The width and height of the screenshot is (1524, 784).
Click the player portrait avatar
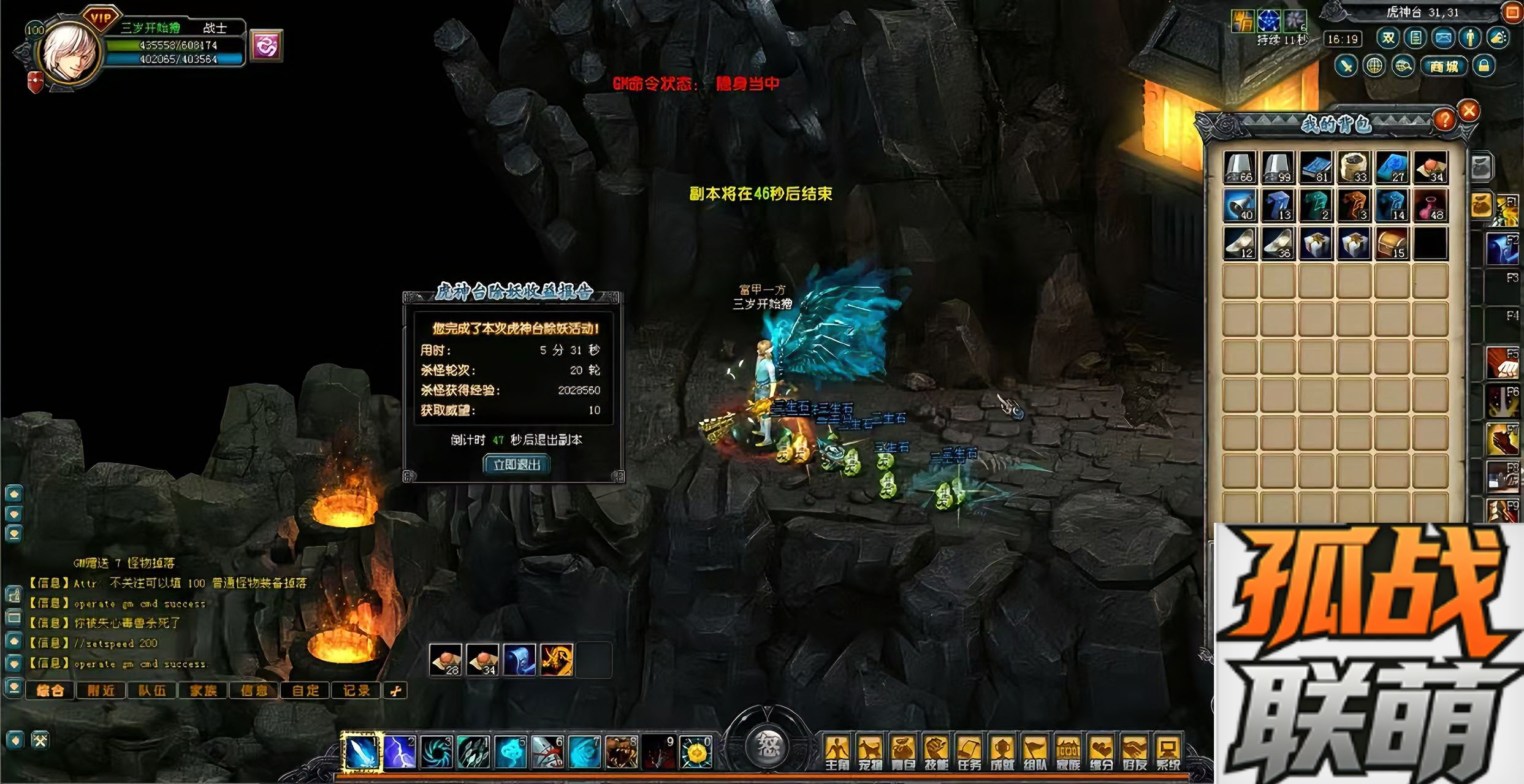(x=69, y=53)
